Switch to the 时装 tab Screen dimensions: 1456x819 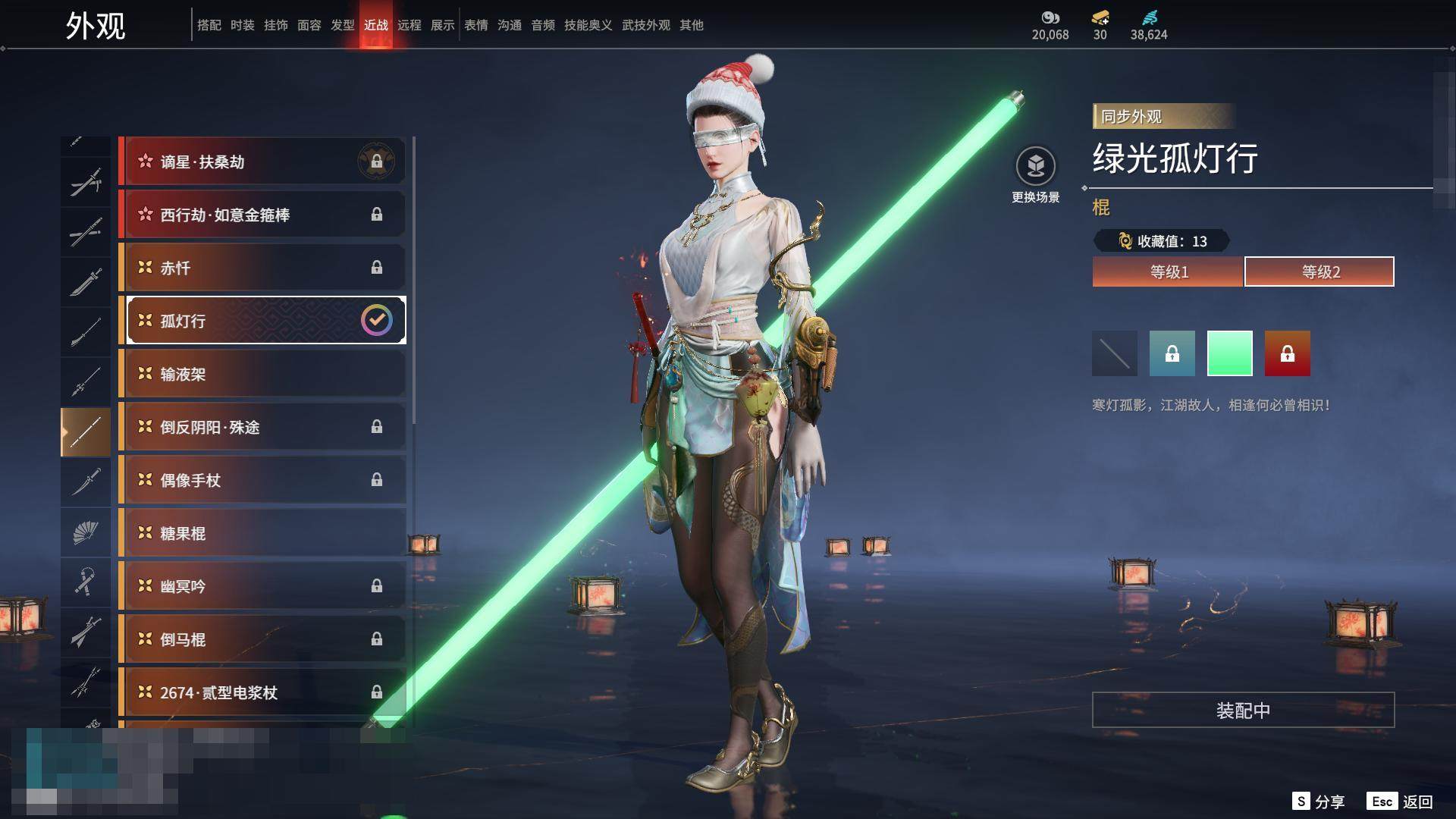243,25
